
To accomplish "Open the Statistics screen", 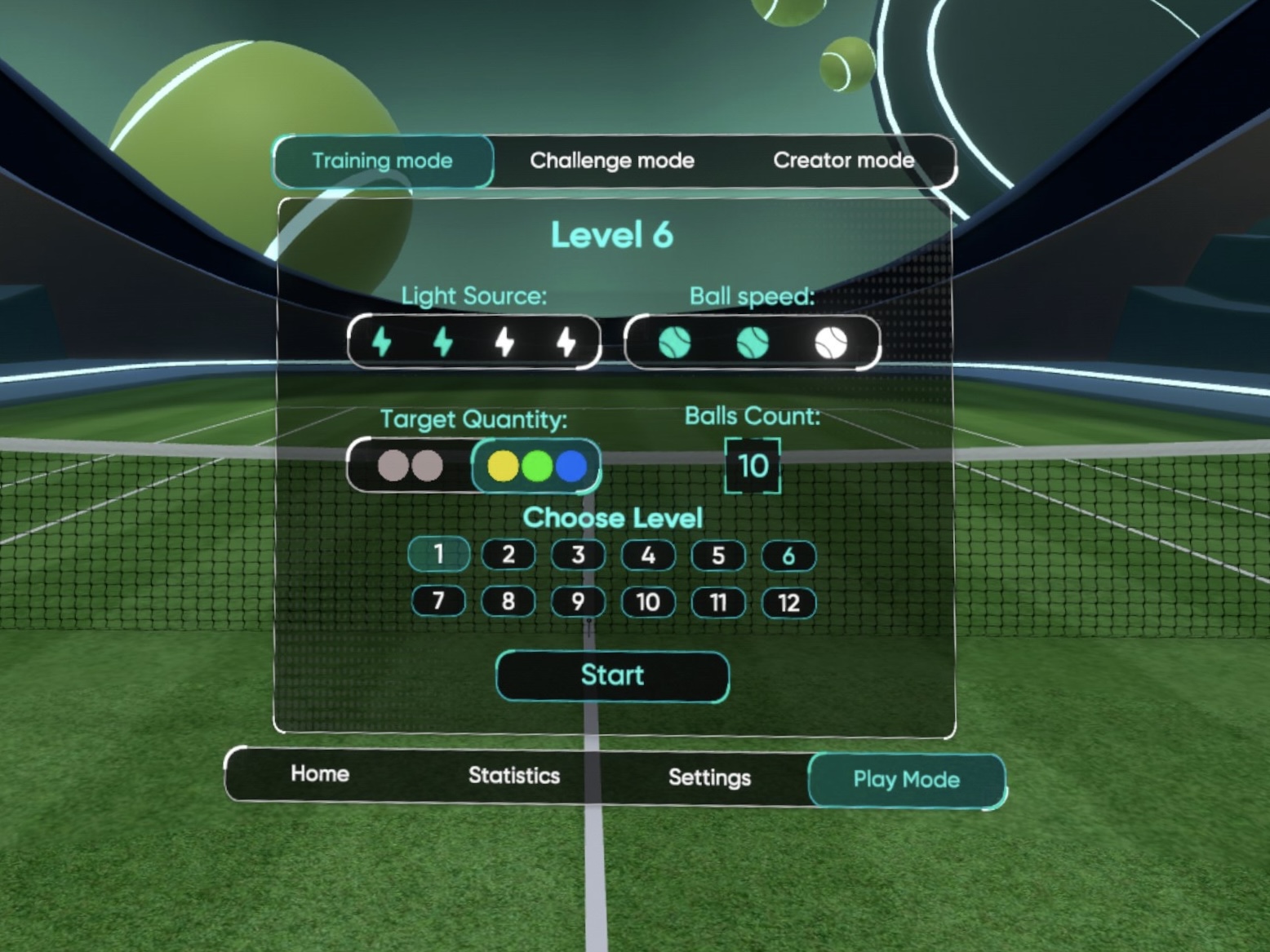I will pos(514,776).
